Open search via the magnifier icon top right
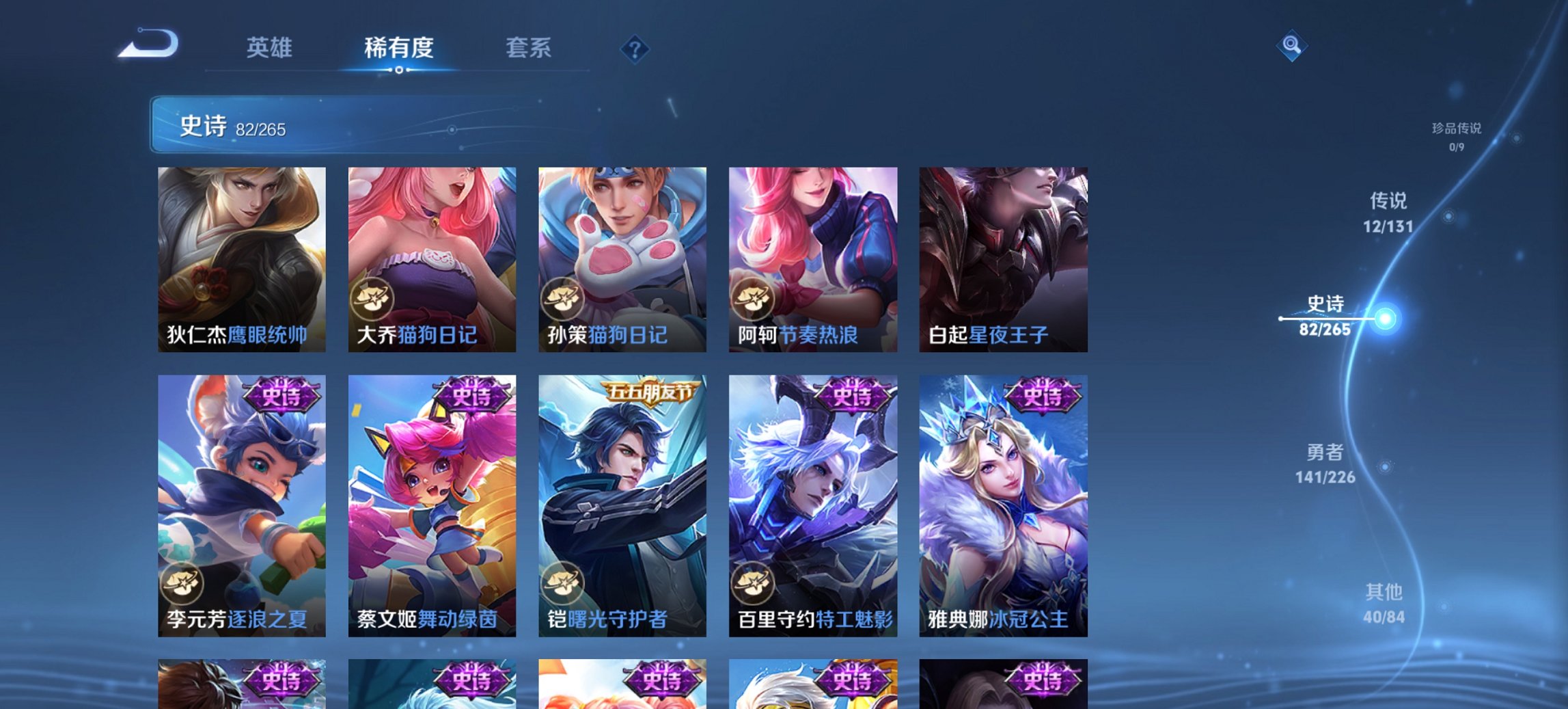 (x=1291, y=46)
